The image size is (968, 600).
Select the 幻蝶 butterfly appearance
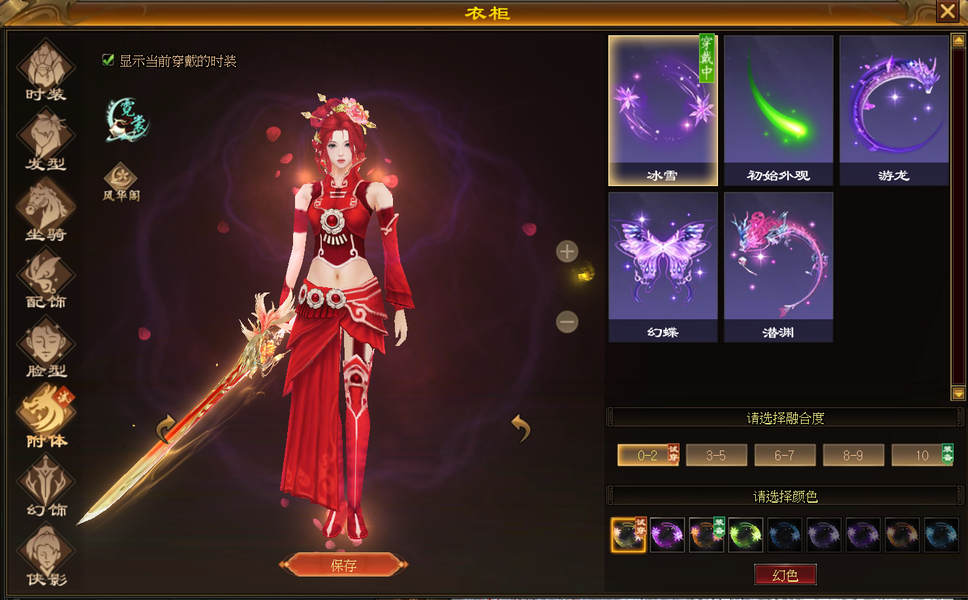(663, 266)
